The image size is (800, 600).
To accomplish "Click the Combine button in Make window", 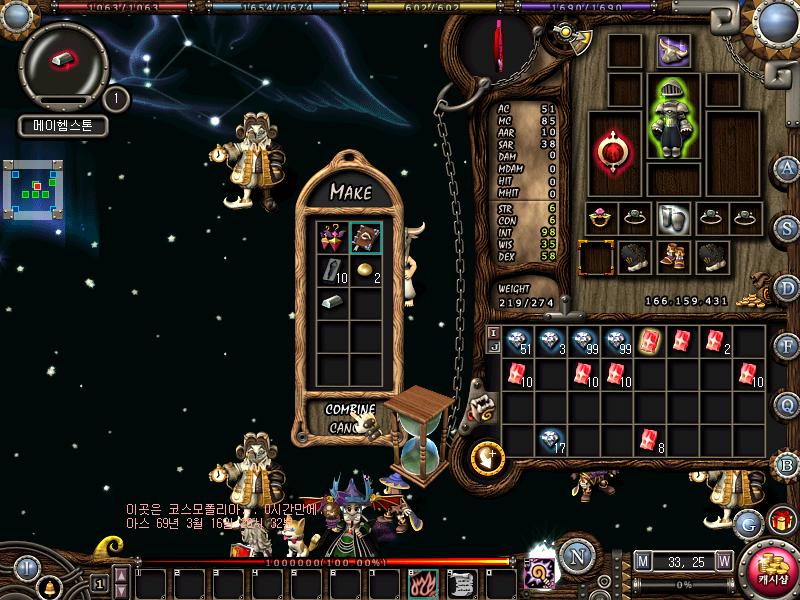I will [x=350, y=409].
